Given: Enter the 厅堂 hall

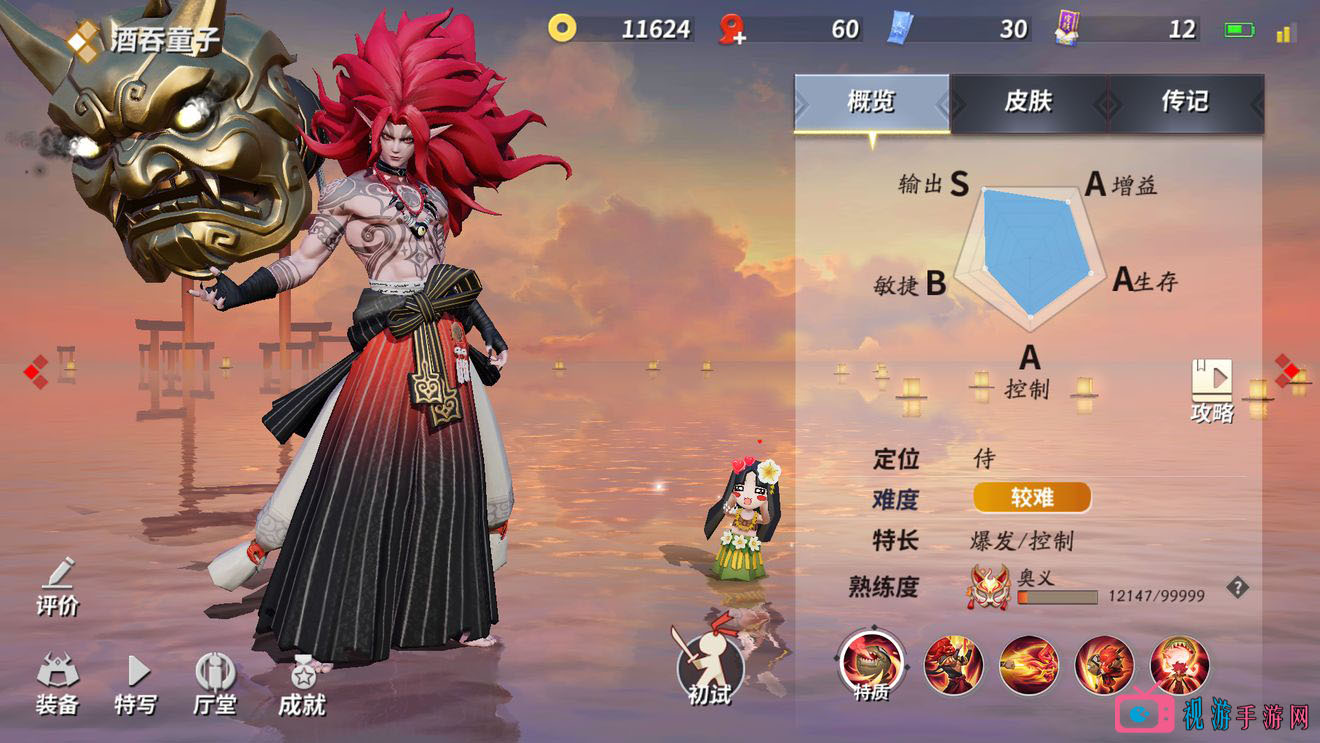Looking at the screenshot, I should [215, 685].
